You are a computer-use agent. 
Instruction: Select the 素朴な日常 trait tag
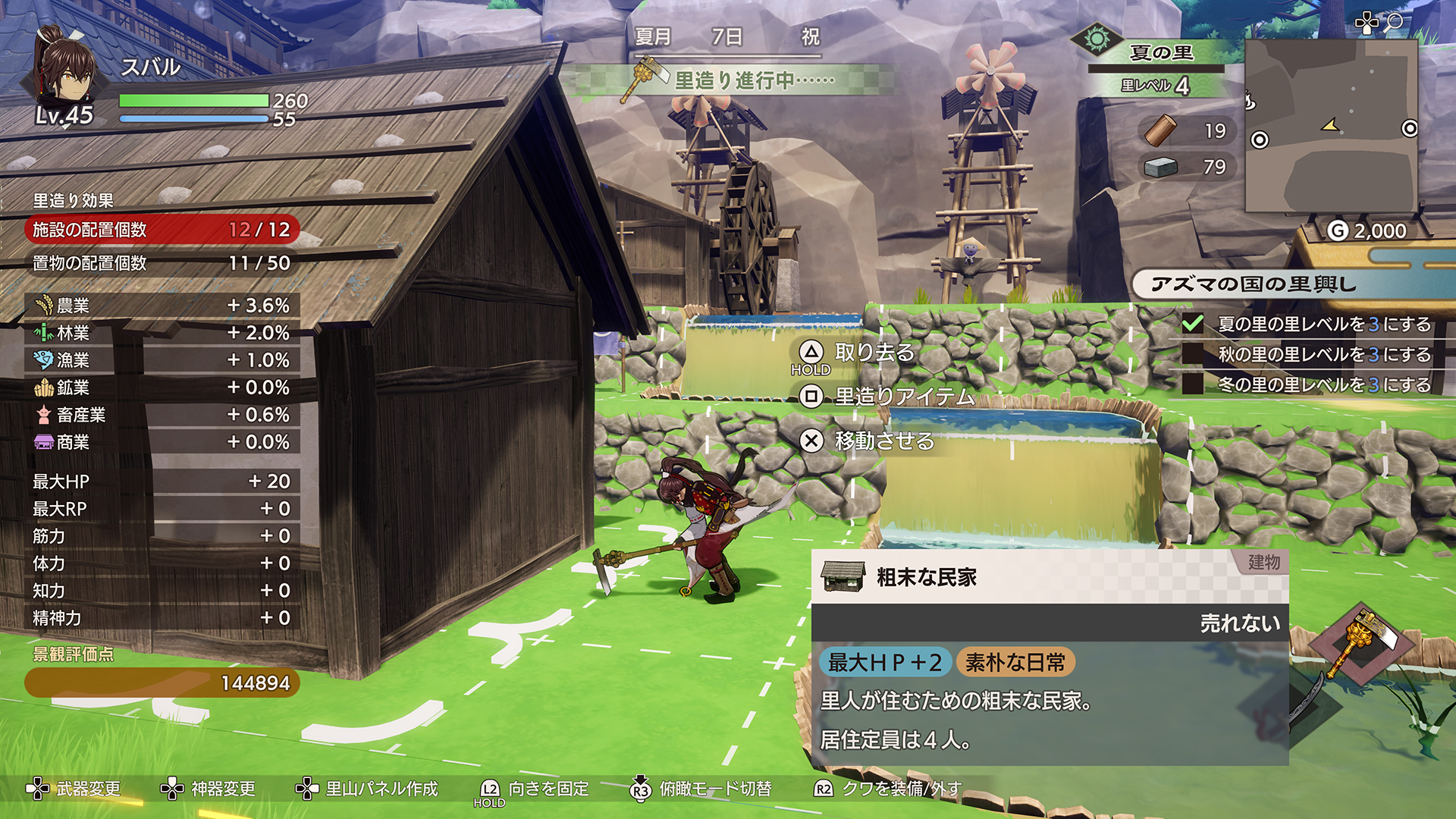click(x=1015, y=663)
